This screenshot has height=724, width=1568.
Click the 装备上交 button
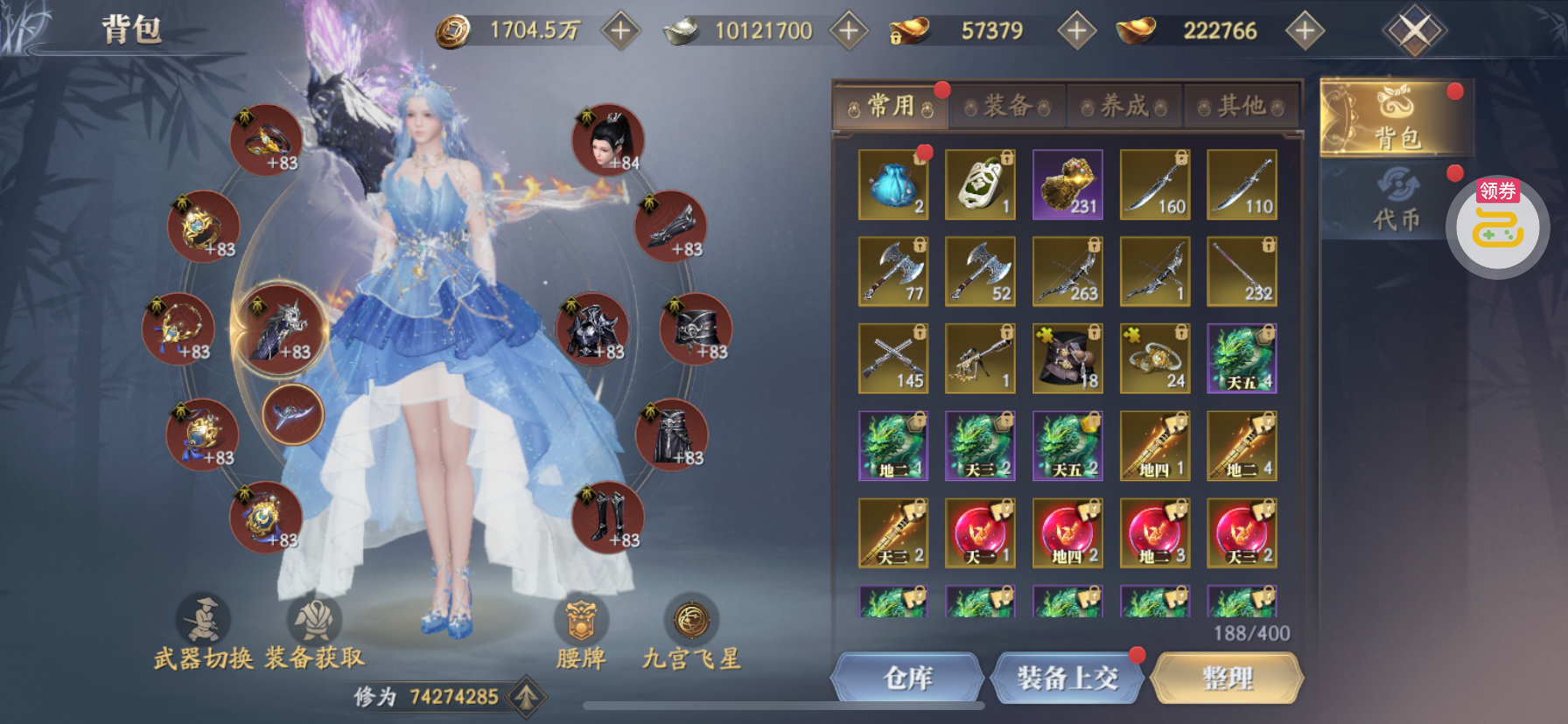tap(1067, 678)
